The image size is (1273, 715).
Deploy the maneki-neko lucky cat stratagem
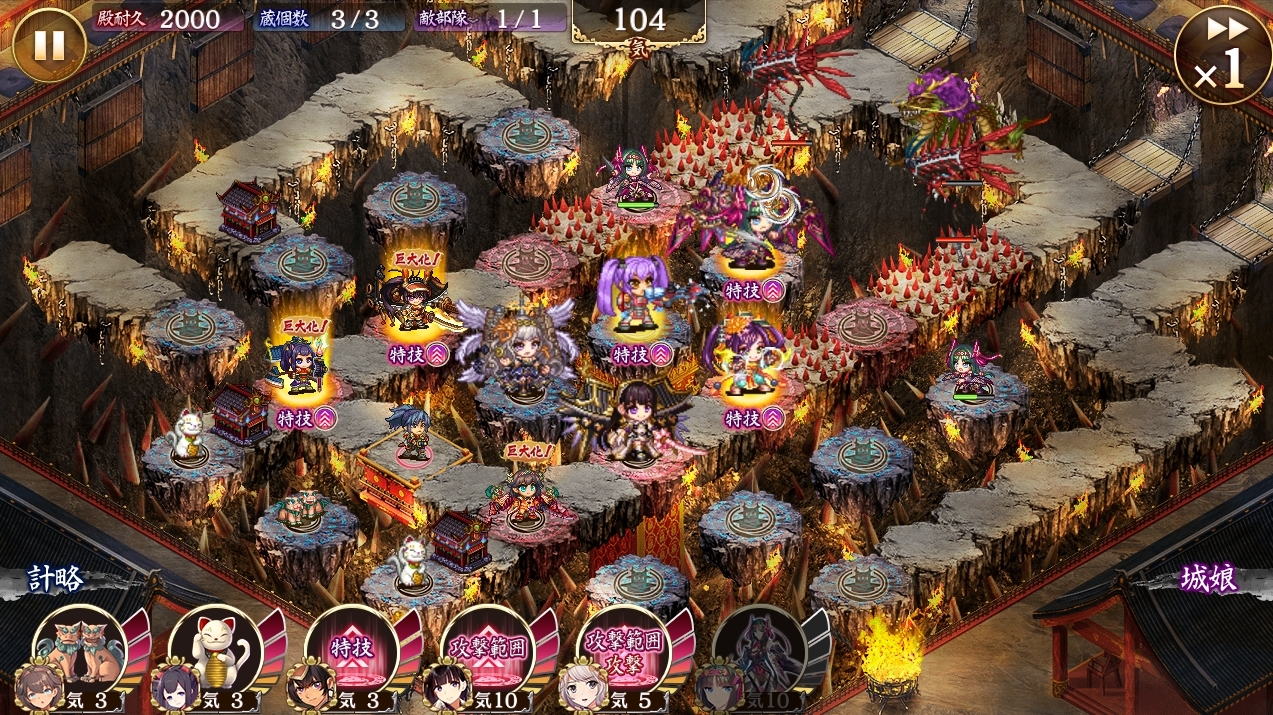coord(216,650)
